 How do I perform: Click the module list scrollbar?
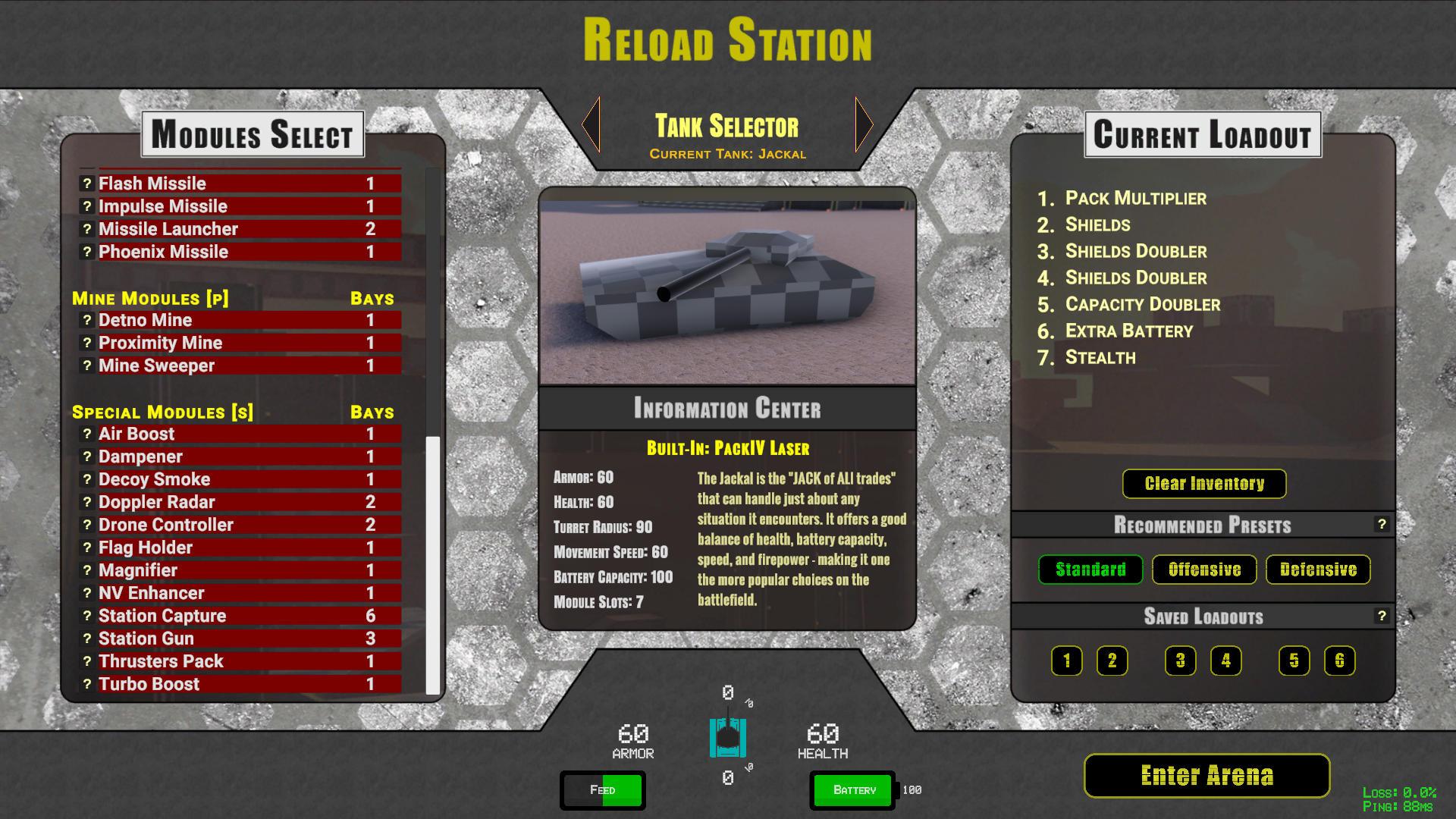click(433, 565)
